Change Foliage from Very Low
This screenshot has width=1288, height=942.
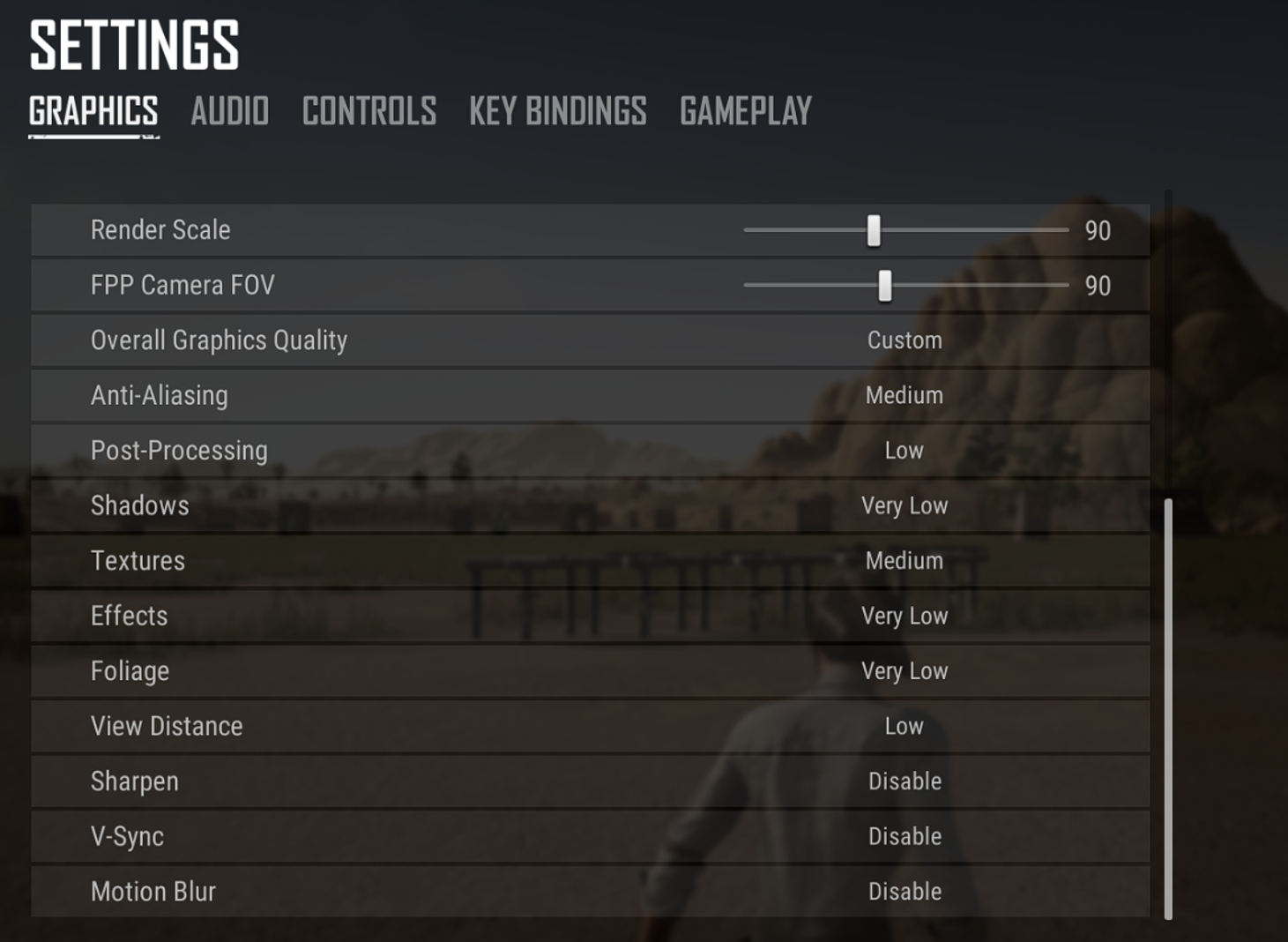(905, 671)
